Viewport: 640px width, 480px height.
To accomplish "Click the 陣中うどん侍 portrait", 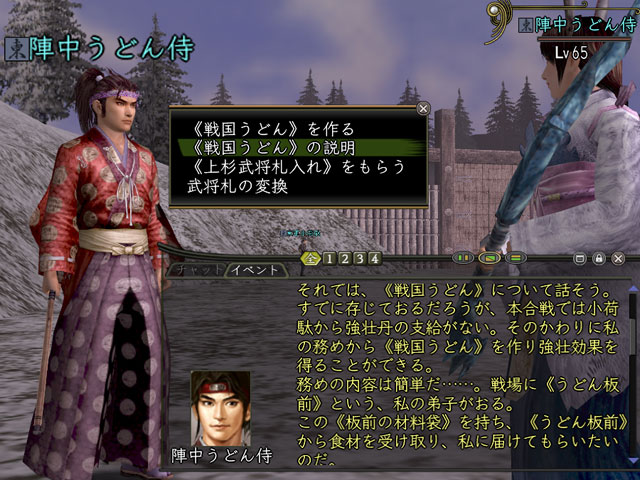I will (x=220, y=403).
